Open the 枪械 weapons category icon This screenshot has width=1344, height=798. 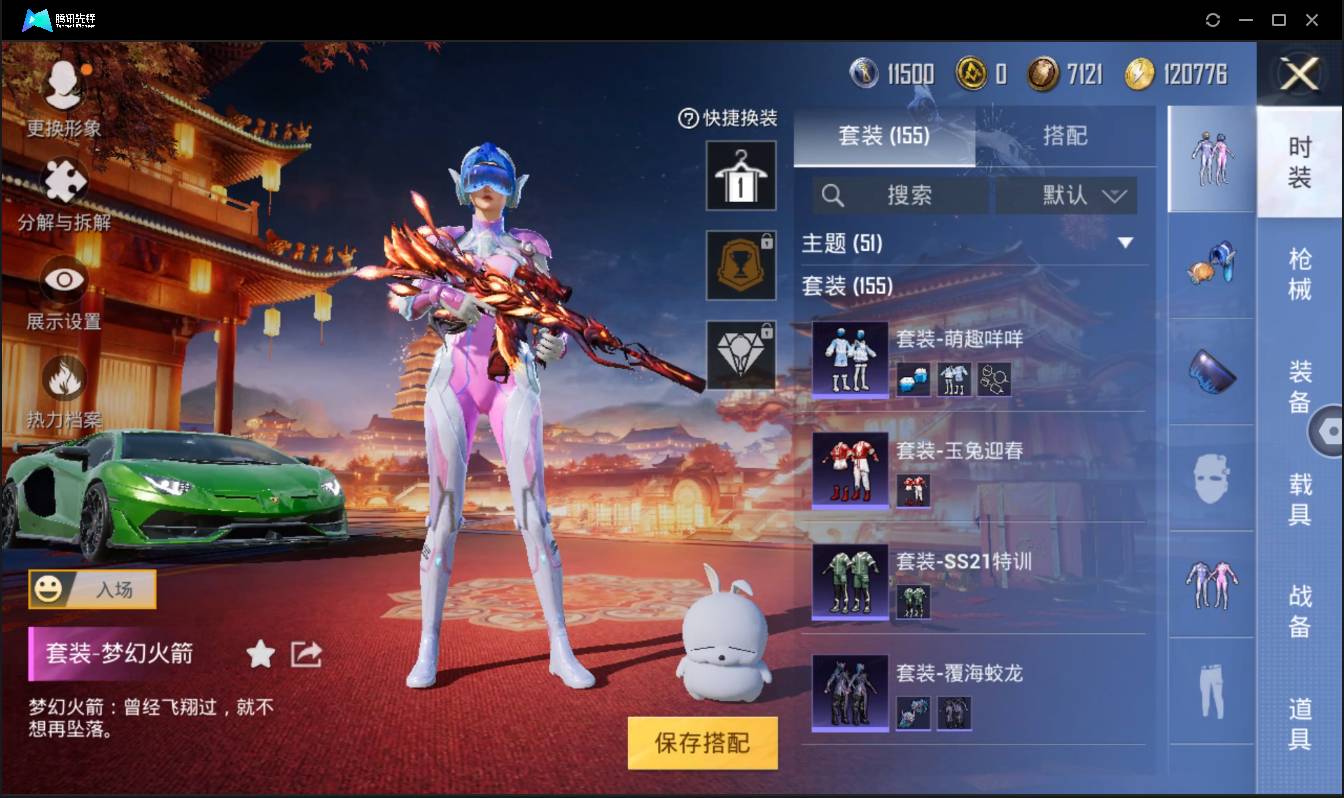[1211, 265]
